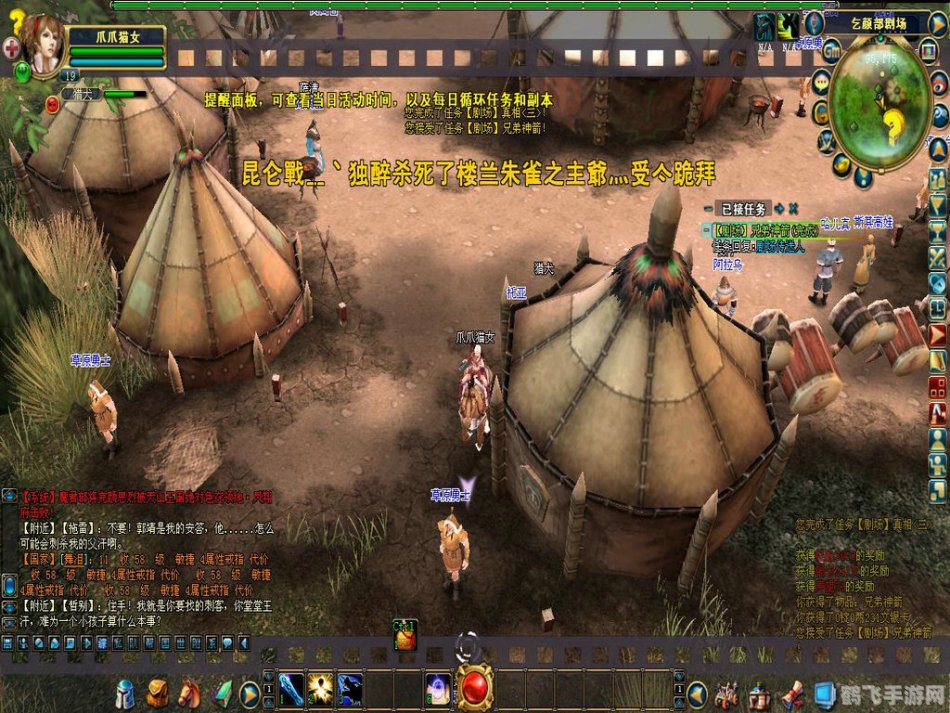Image resolution: width=950 pixels, height=713 pixels.
Task: Activate the blue sword skill slot
Action: point(292,690)
